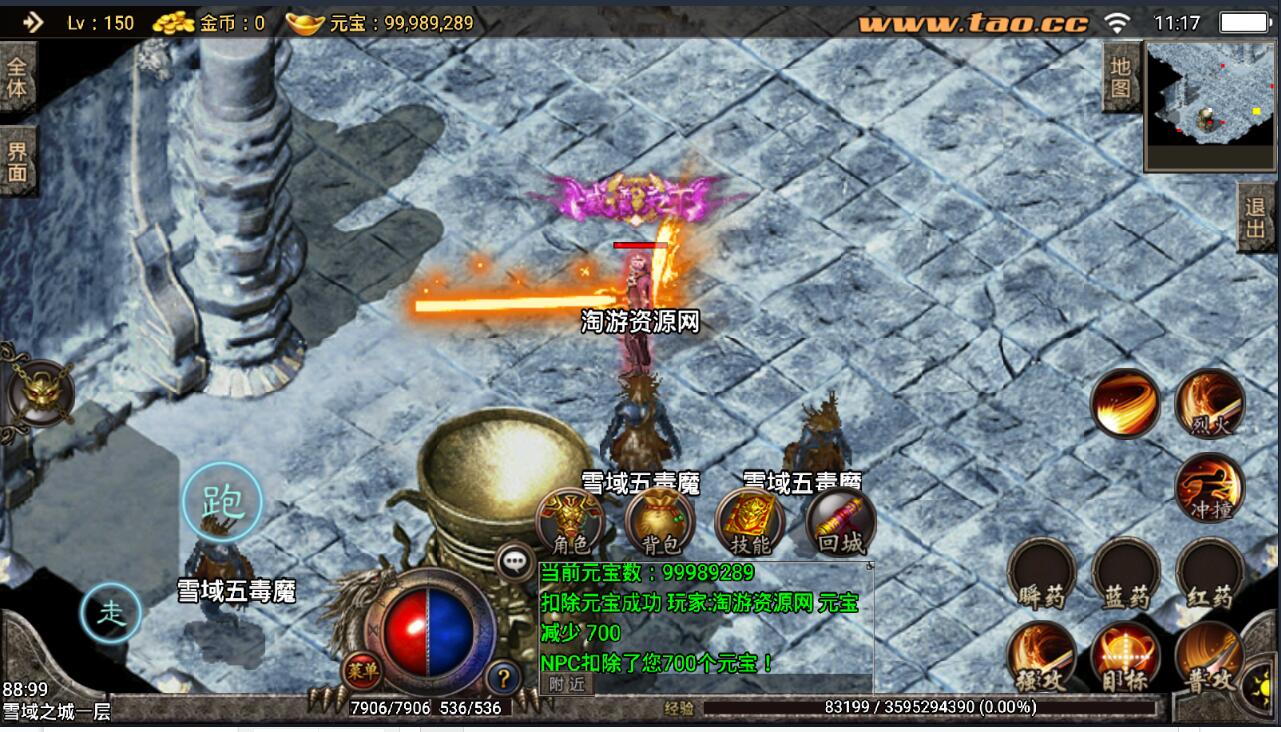Open the 技能 skills book

[x=750, y=522]
